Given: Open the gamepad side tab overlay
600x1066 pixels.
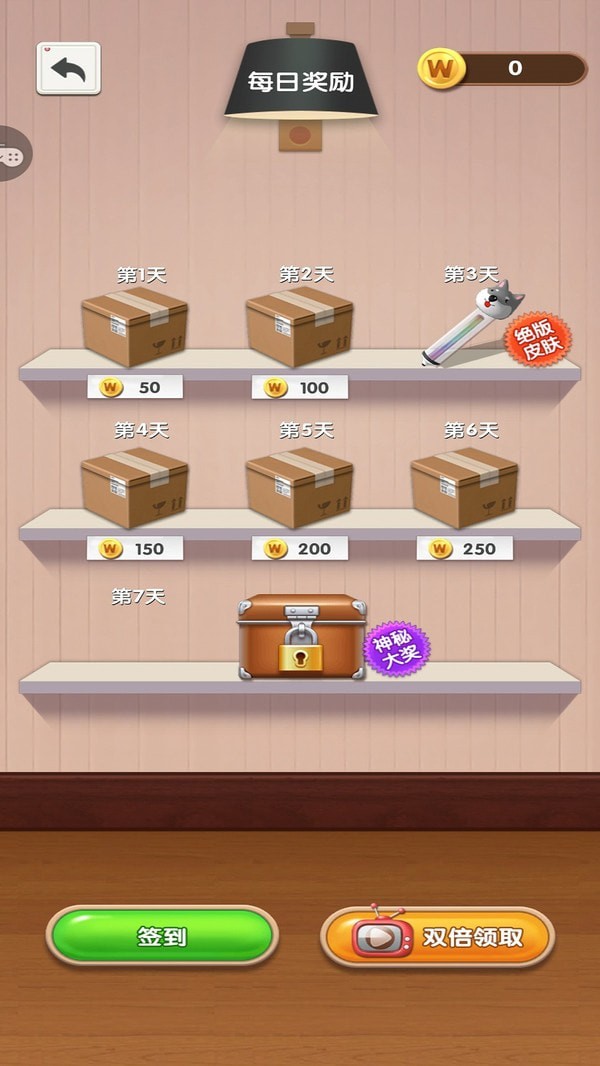Looking at the screenshot, I should coord(13,155).
